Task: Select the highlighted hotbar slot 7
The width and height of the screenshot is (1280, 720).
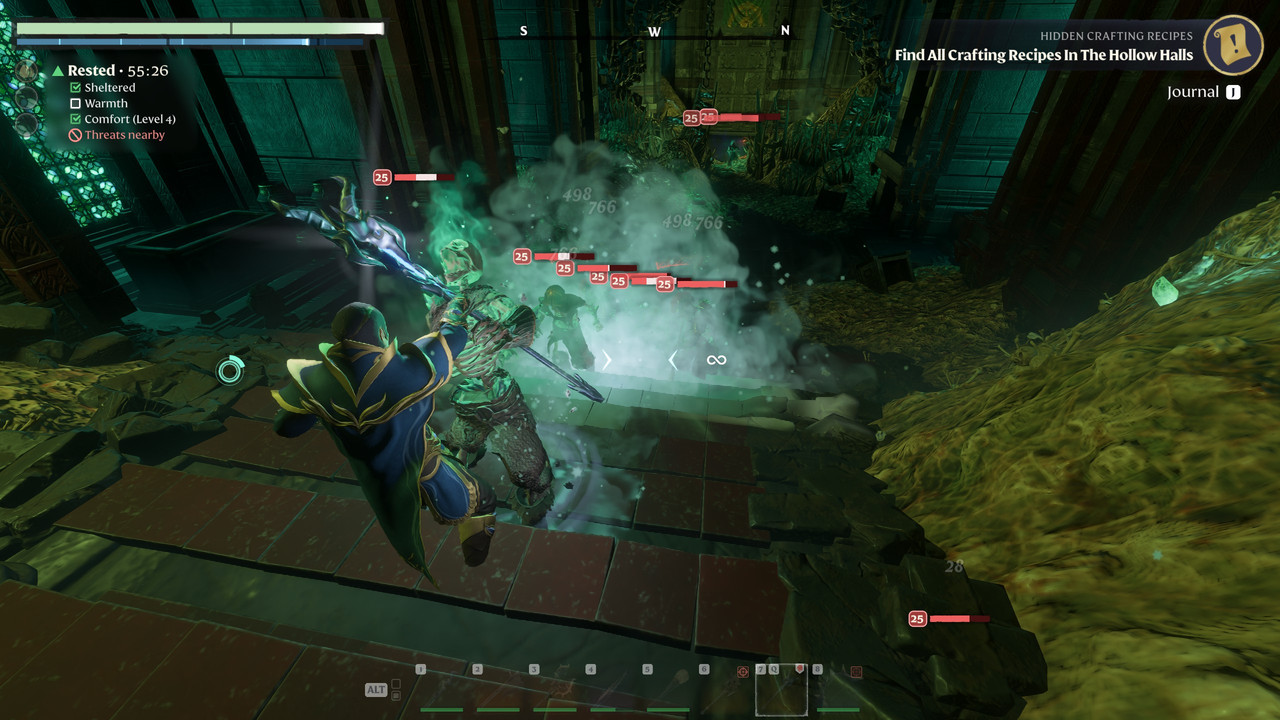Action: 781,690
